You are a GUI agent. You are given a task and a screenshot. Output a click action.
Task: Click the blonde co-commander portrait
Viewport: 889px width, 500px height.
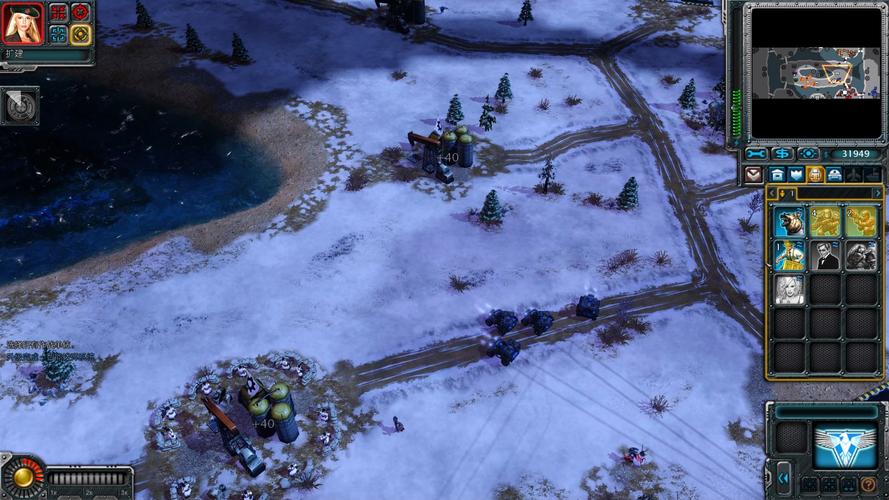pyautogui.click(x=24, y=23)
